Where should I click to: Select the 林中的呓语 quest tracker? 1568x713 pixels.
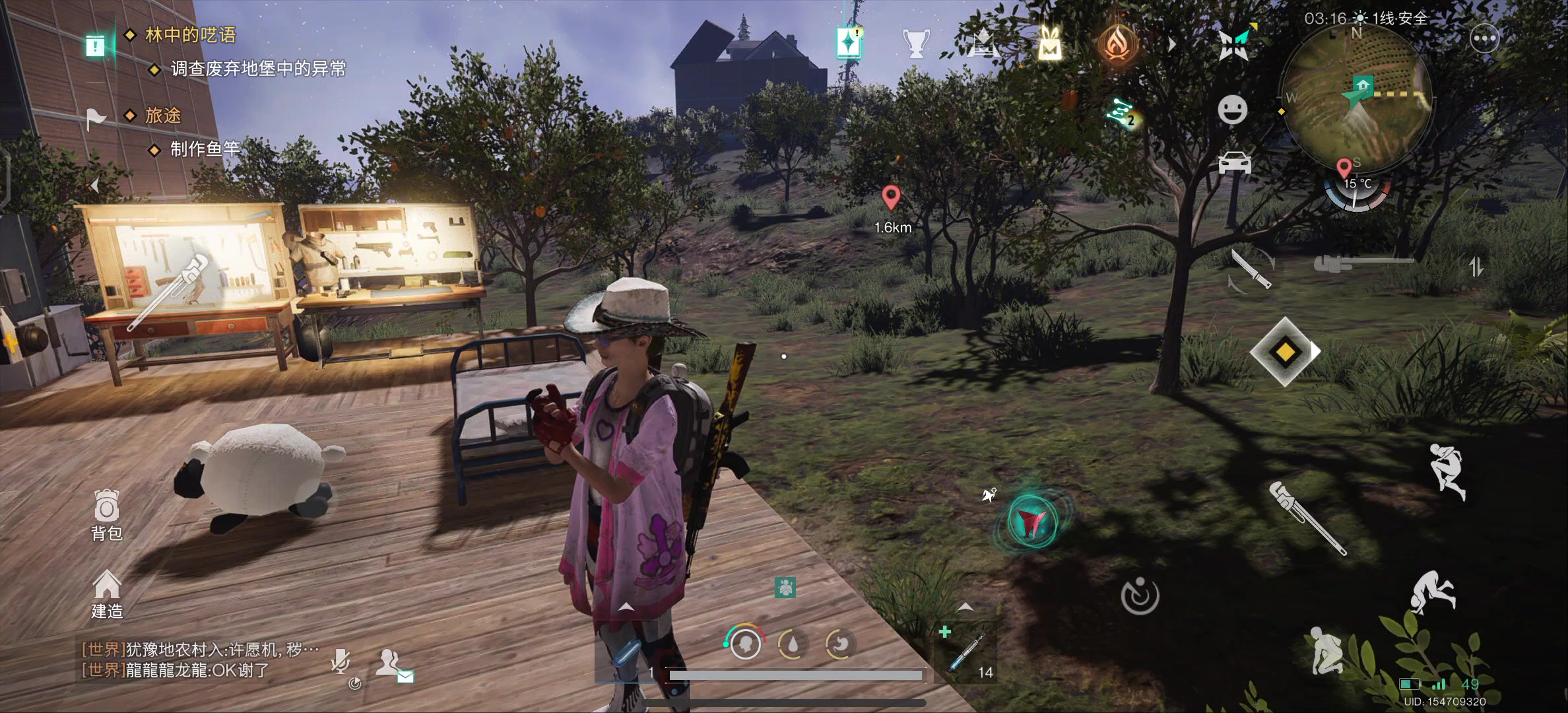coord(190,35)
